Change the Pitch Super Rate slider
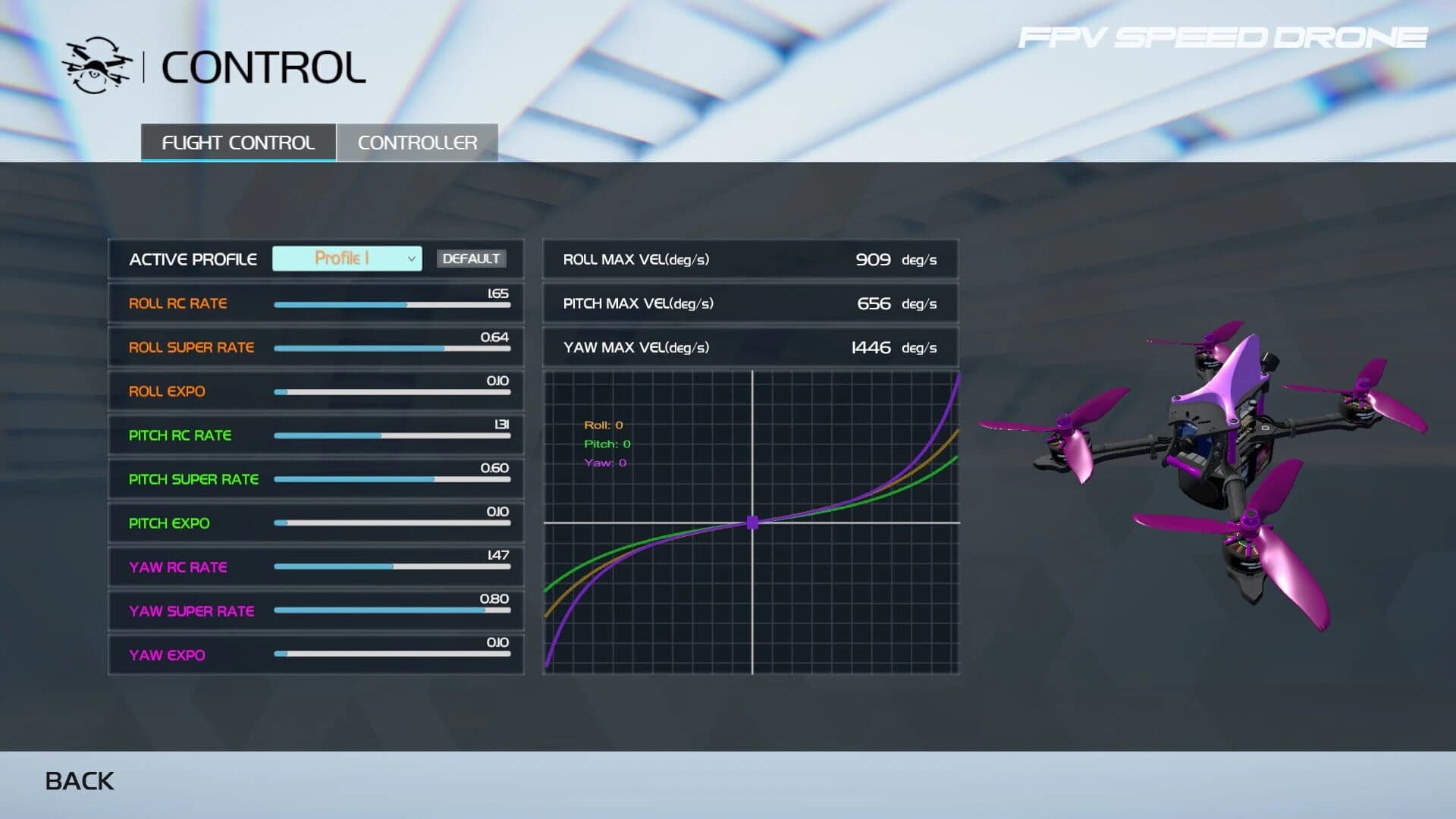Image resolution: width=1456 pixels, height=819 pixels. [x=392, y=479]
